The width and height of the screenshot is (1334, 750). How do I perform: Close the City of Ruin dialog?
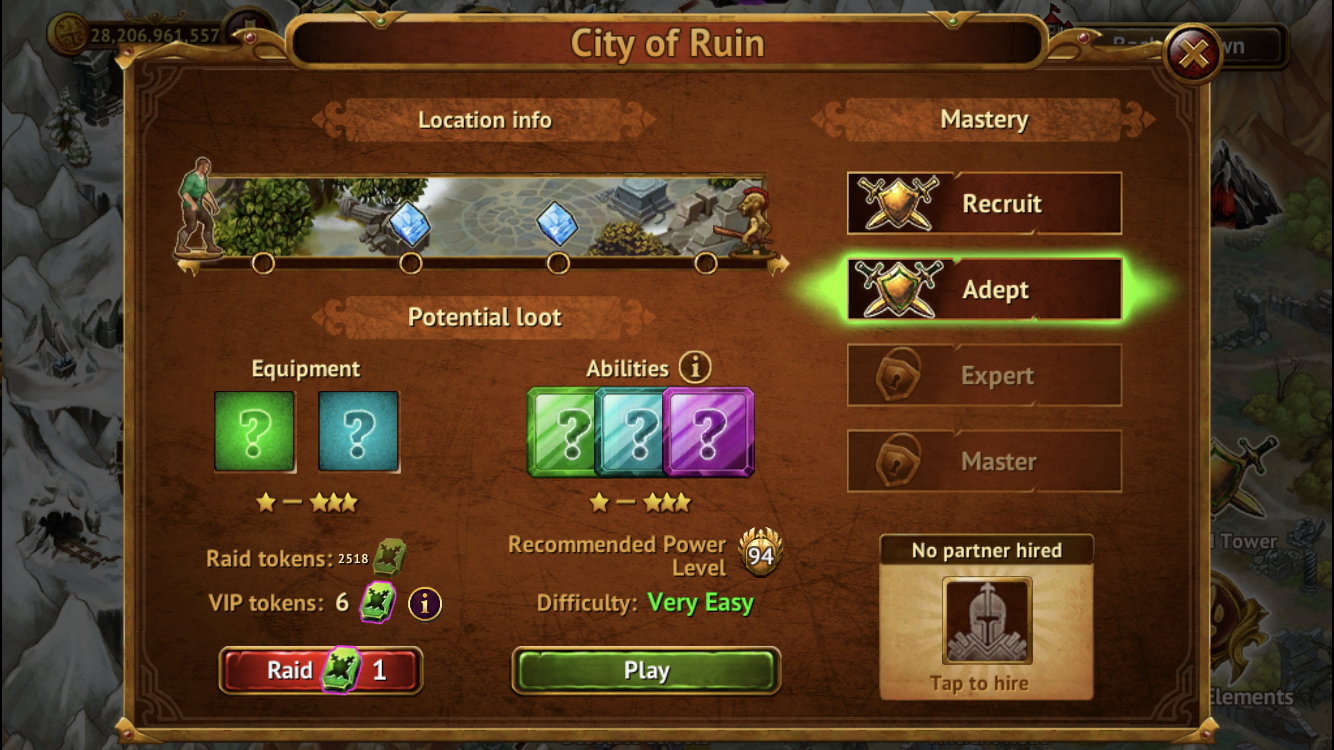pyautogui.click(x=1193, y=53)
